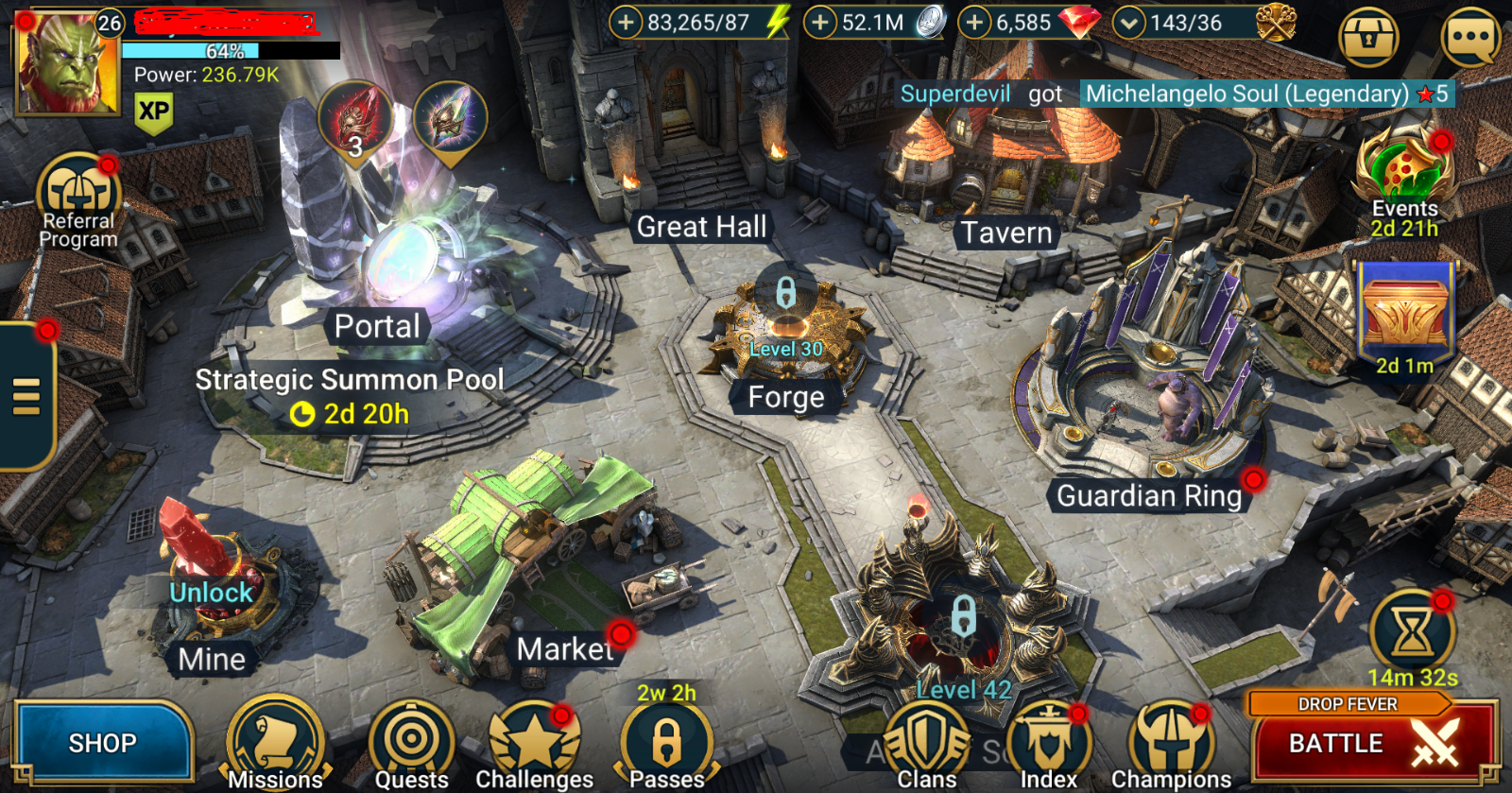Add silver with the plus button
The width and height of the screenshot is (1512, 793).
point(820,22)
